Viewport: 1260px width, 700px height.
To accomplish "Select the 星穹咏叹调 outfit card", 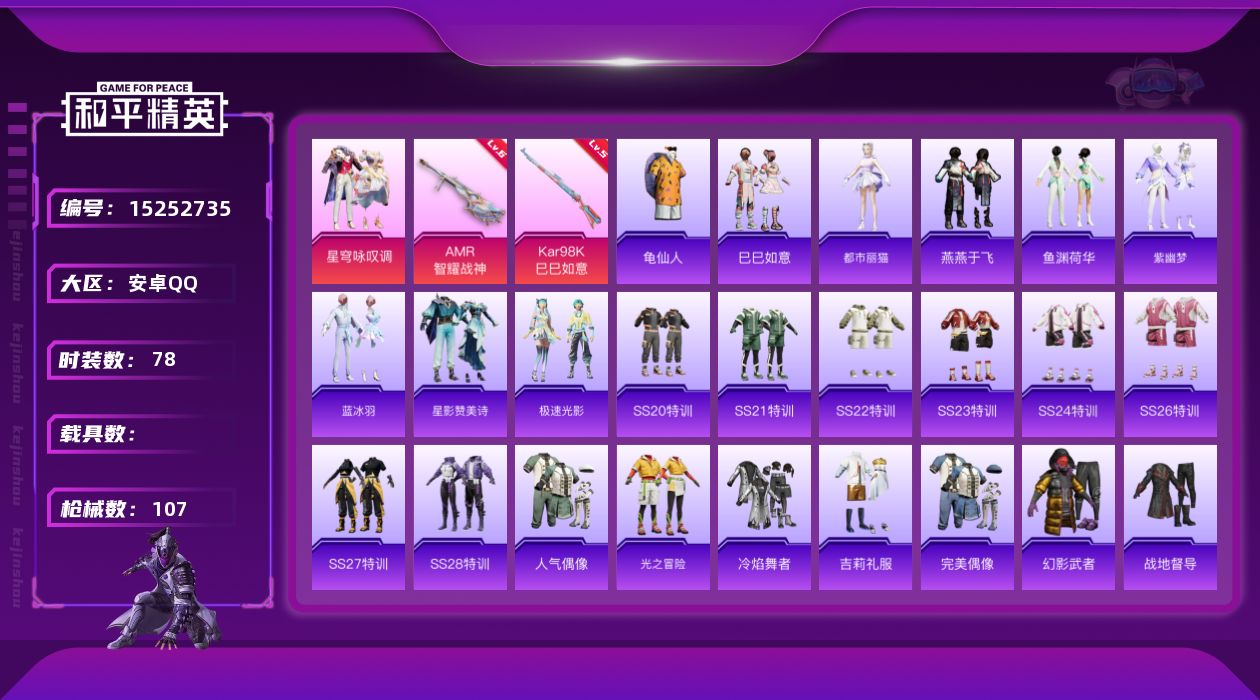I will [358, 211].
